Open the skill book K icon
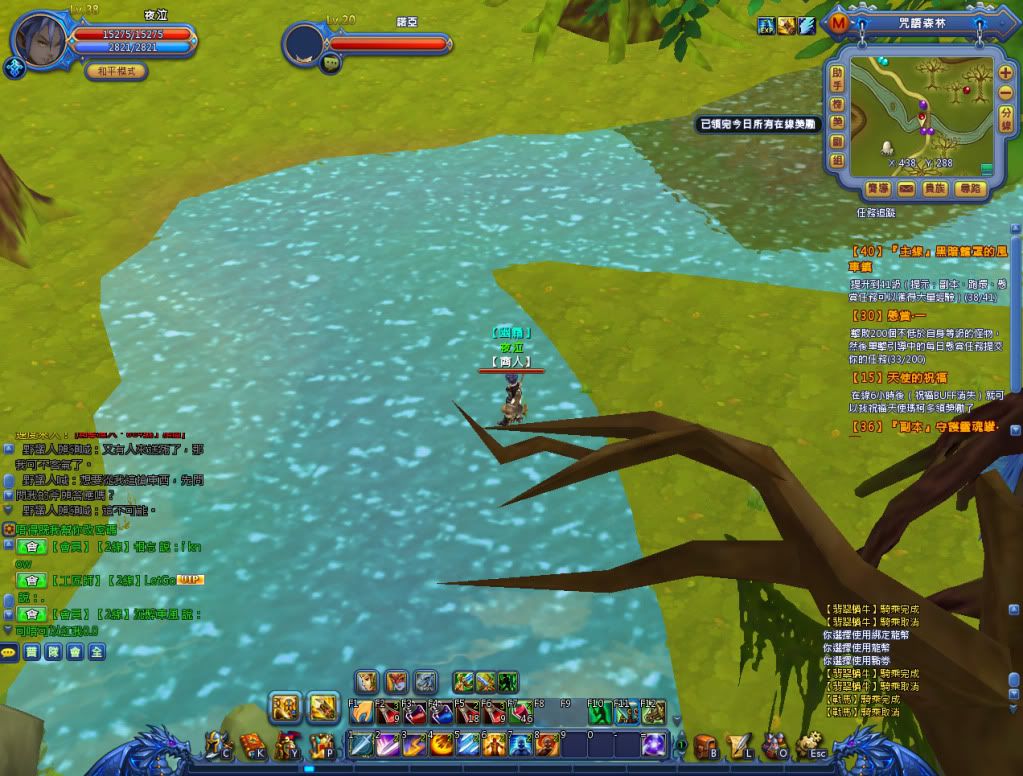Image resolution: width=1023 pixels, height=776 pixels. 252,745
